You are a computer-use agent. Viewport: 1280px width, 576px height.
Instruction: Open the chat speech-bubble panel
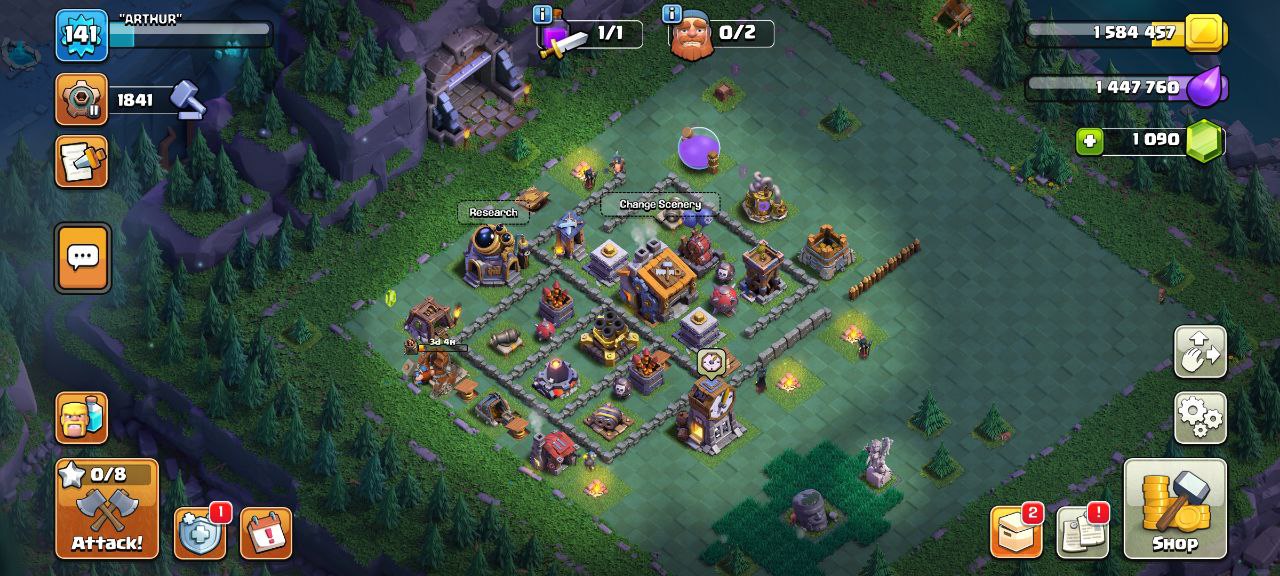coord(82,258)
